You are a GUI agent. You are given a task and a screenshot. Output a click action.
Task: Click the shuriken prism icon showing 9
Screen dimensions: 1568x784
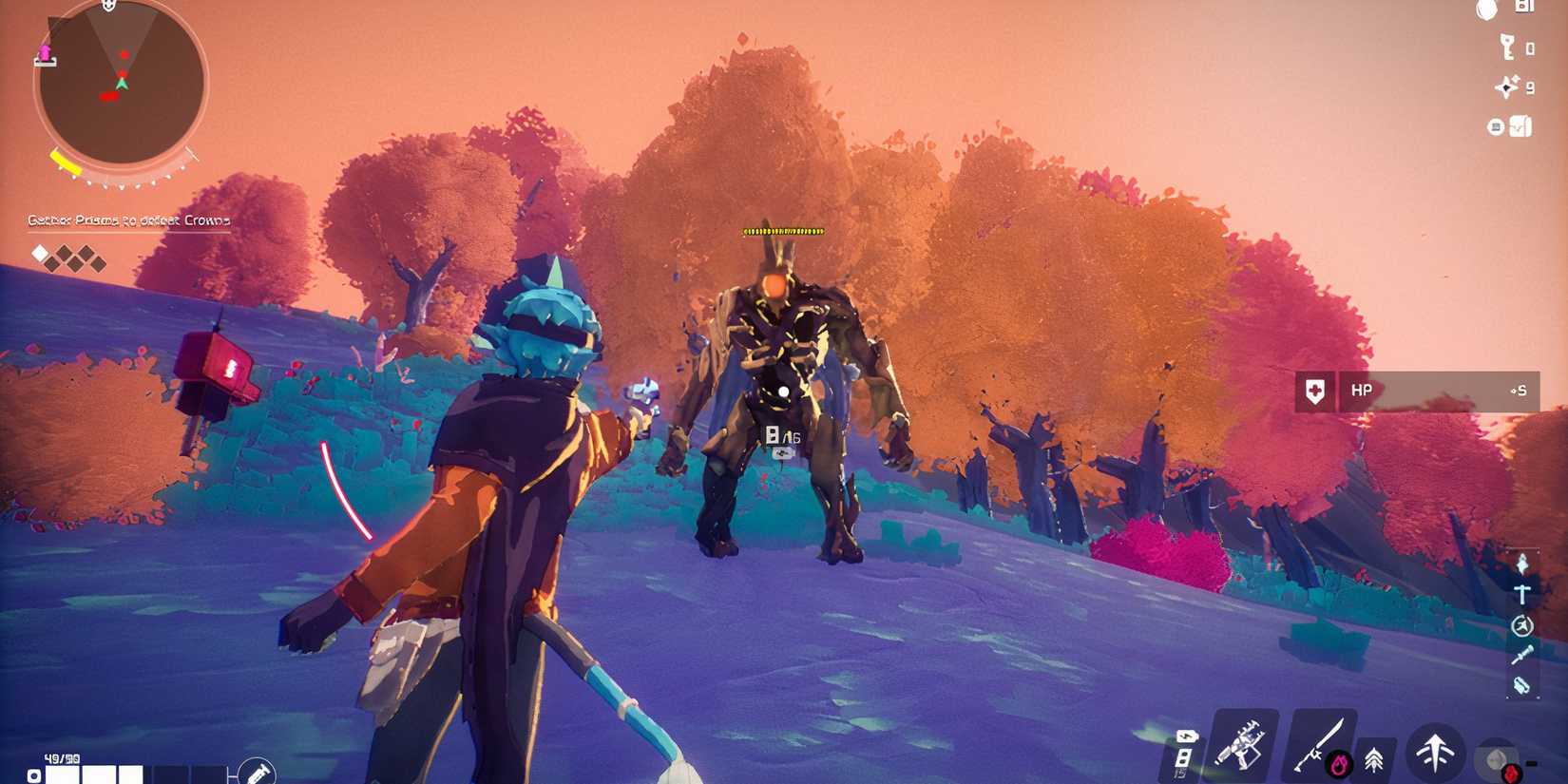point(1506,87)
